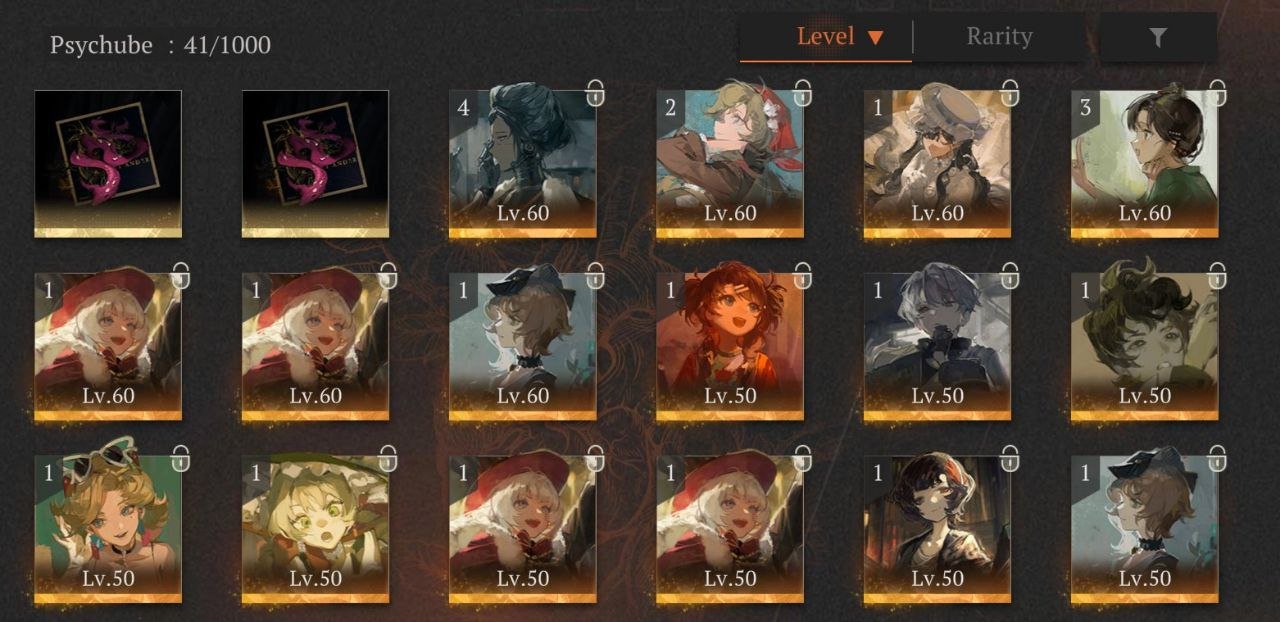Select the Lv.60 Psychube marked with 4

[523, 164]
